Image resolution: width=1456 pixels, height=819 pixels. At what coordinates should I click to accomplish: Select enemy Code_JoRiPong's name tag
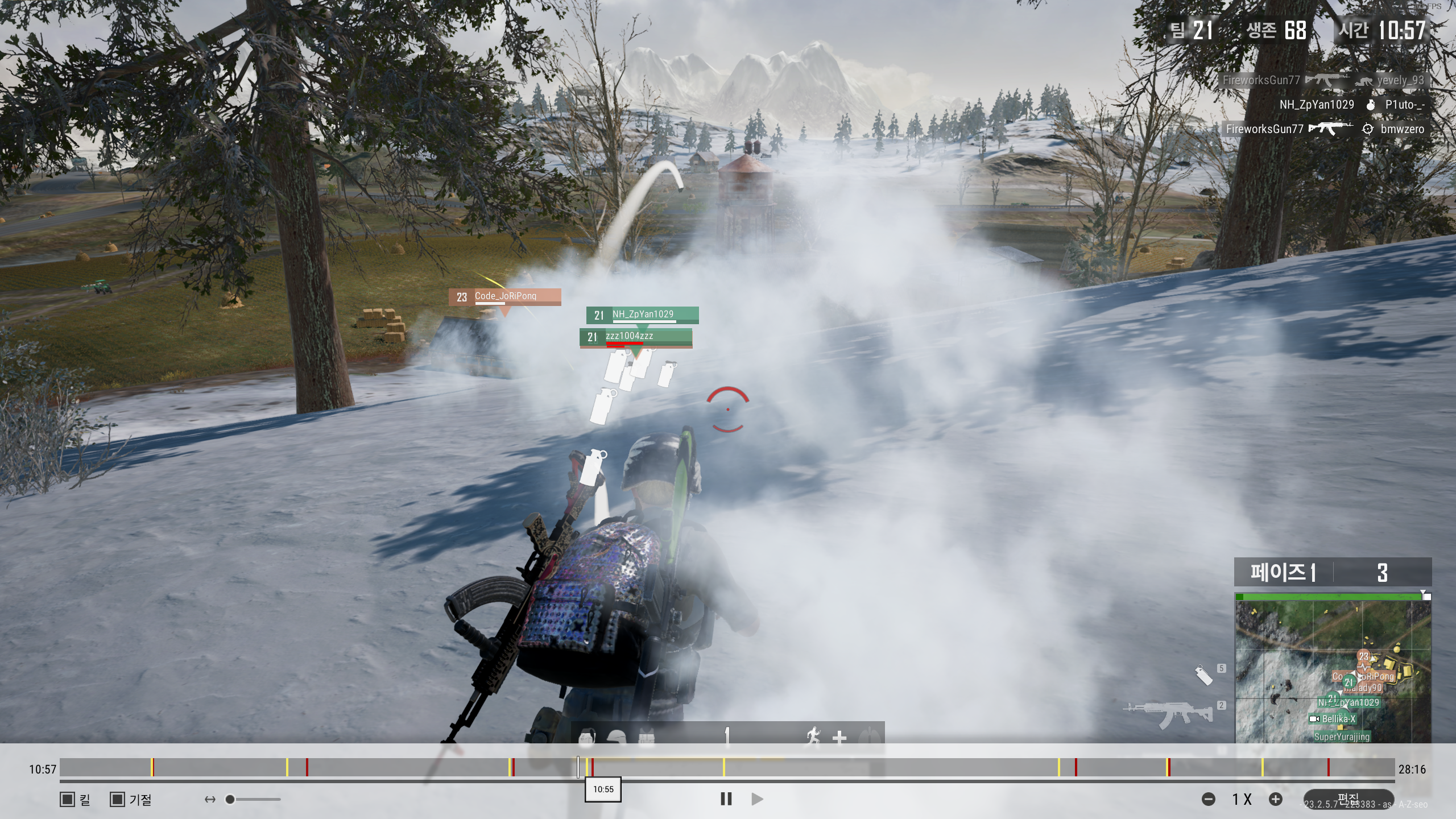504,296
